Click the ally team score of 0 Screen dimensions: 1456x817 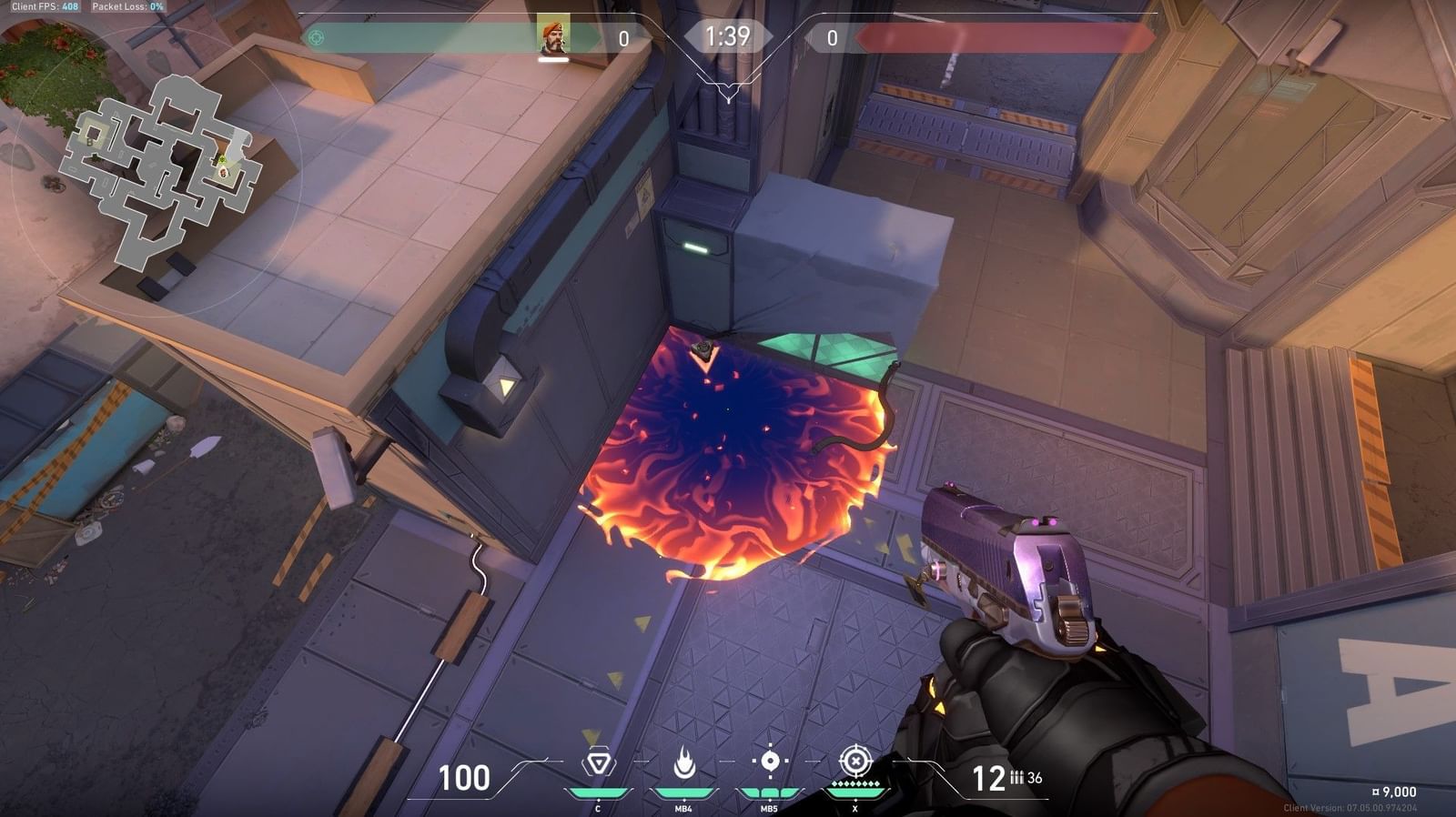click(x=625, y=37)
